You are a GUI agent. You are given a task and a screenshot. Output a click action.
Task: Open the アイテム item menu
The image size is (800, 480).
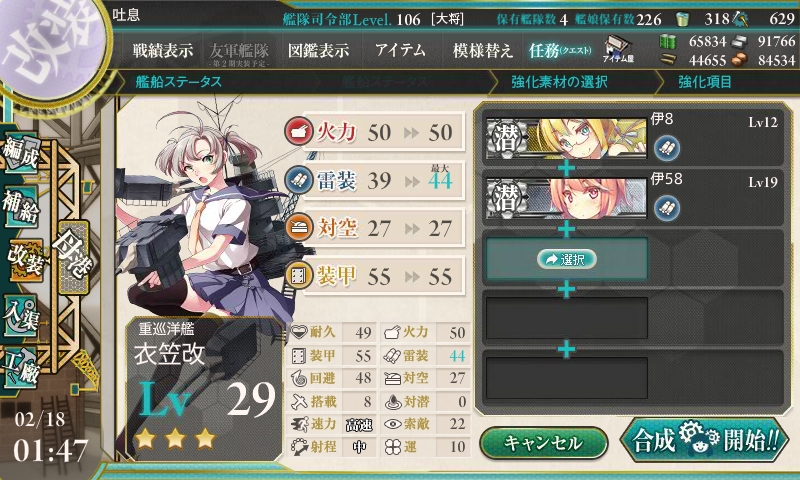[x=400, y=49]
